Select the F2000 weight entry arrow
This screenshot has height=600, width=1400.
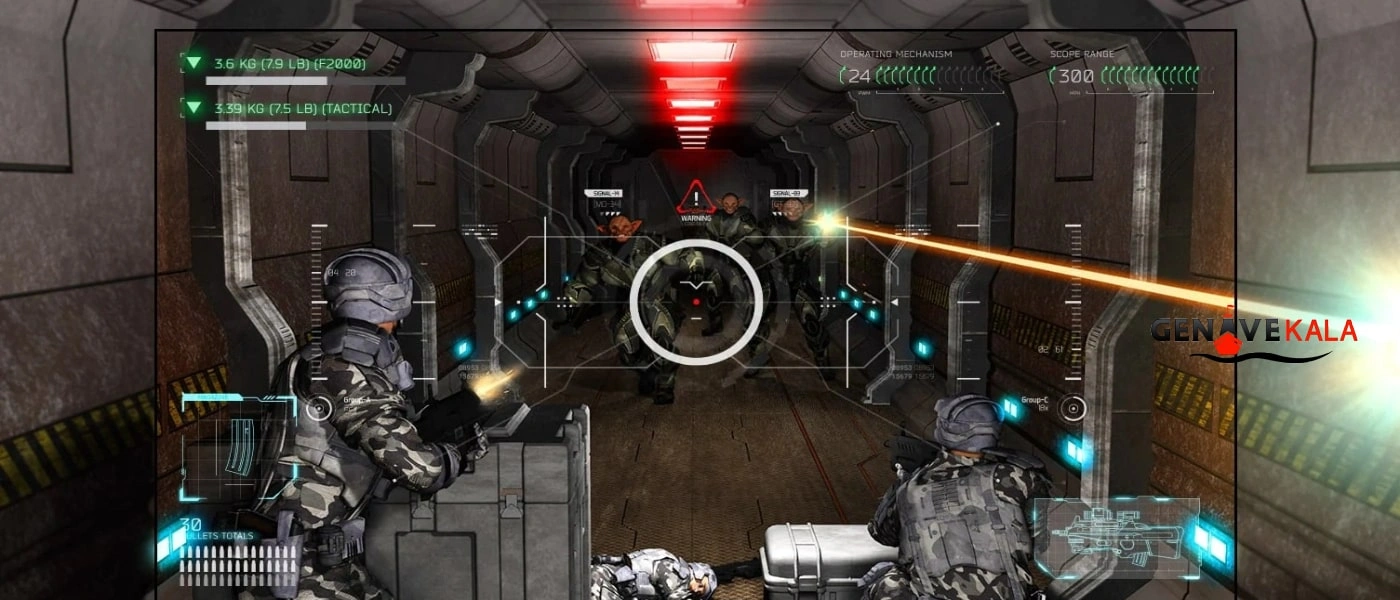(x=193, y=63)
